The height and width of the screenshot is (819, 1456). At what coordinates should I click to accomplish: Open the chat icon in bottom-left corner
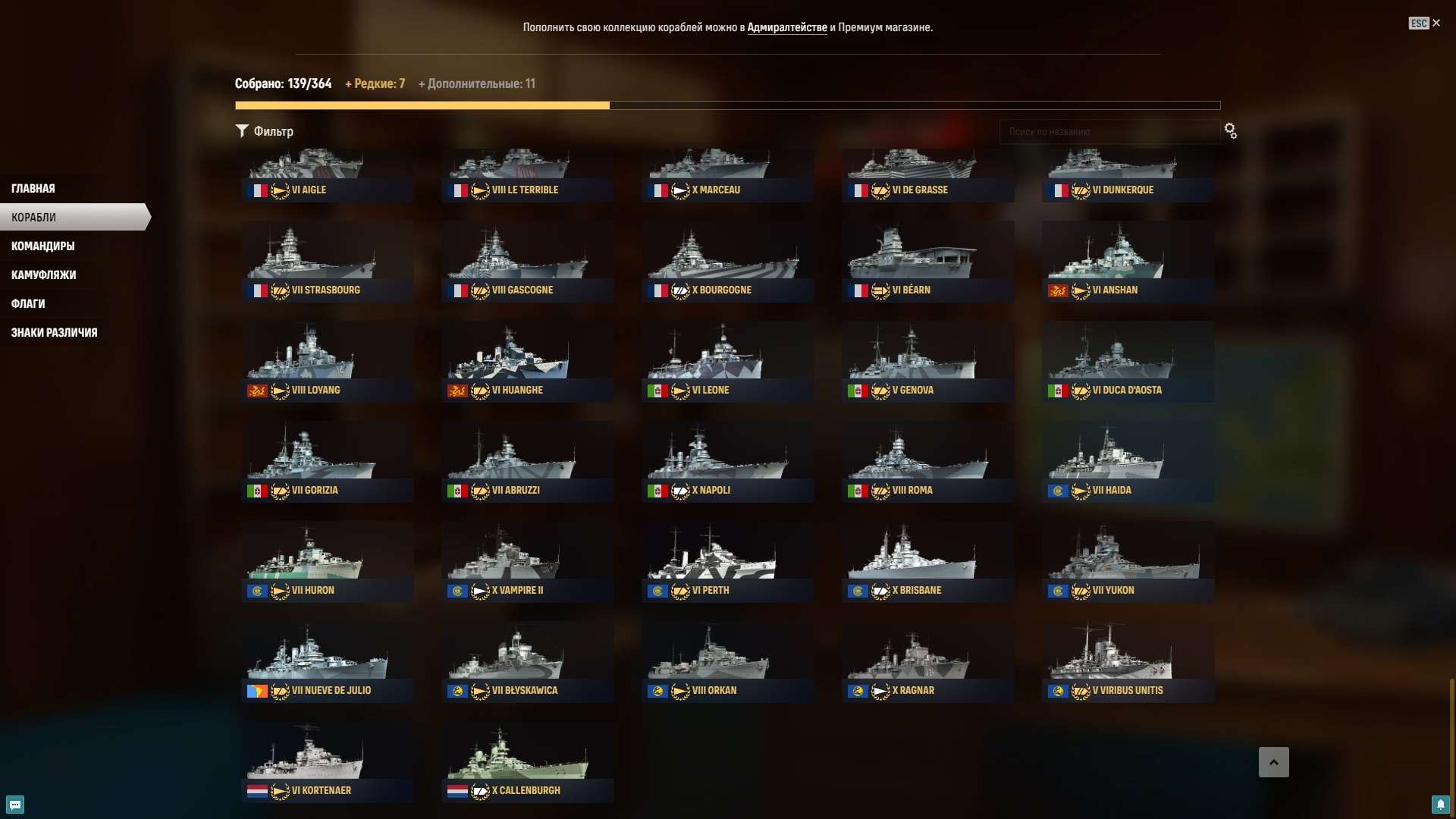click(x=14, y=805)
